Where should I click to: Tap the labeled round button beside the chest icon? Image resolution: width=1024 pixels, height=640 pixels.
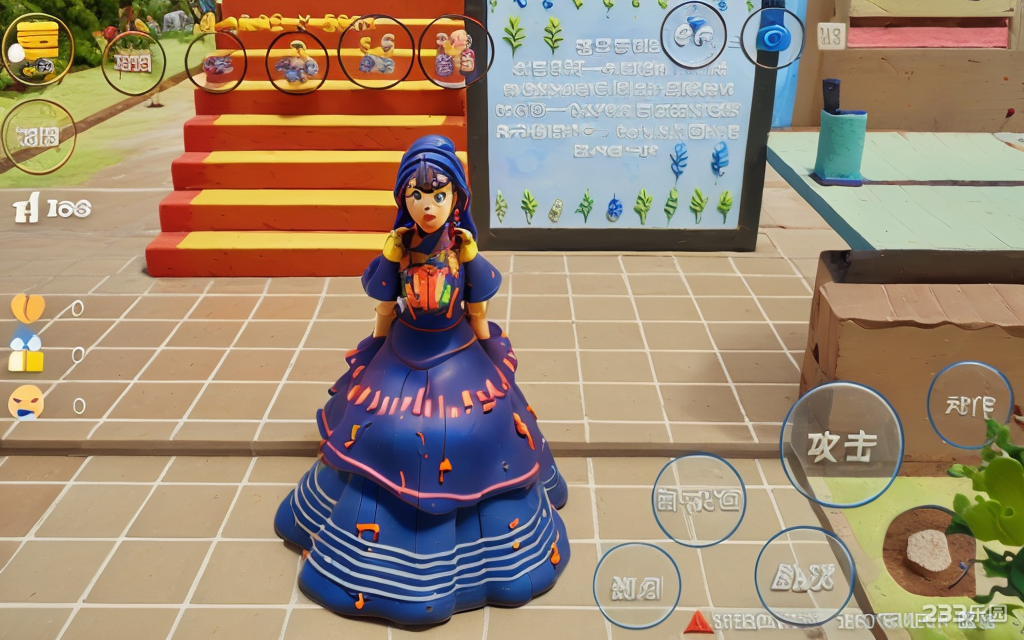(x=133, y=63)
